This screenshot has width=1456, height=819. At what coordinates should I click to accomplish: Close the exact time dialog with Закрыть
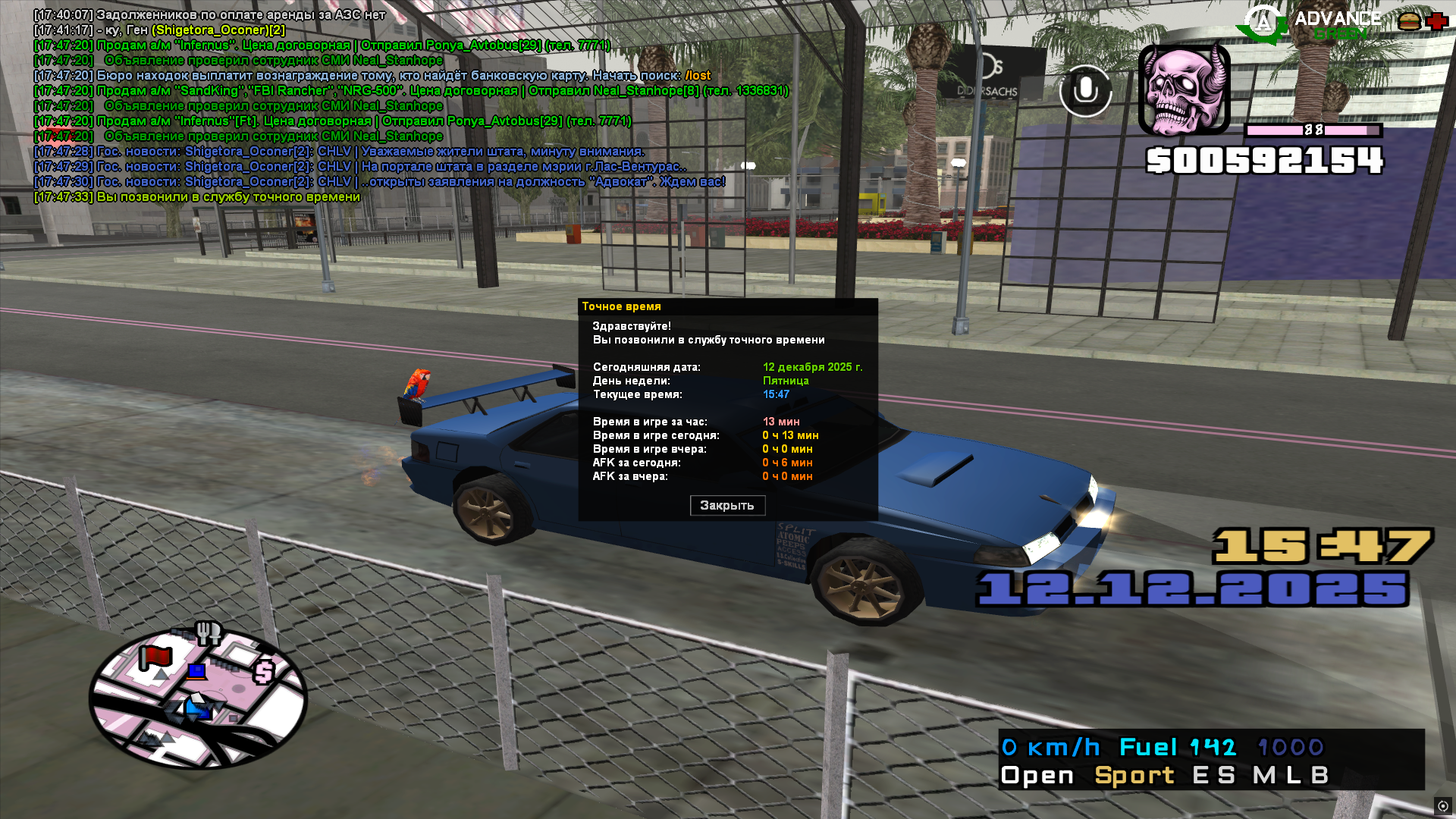tap(727, 506)
